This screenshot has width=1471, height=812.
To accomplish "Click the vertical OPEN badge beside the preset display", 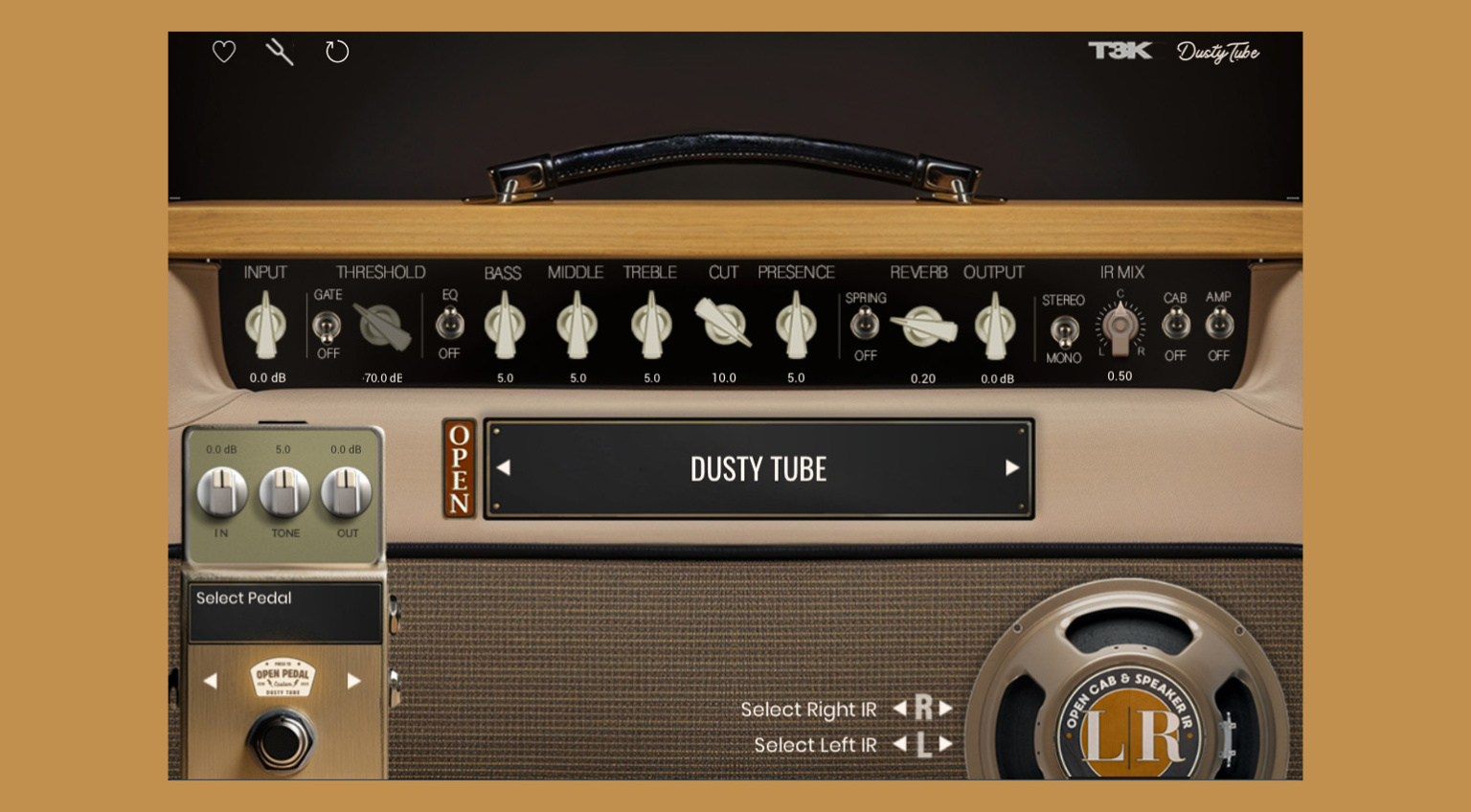I will (458, 468).
